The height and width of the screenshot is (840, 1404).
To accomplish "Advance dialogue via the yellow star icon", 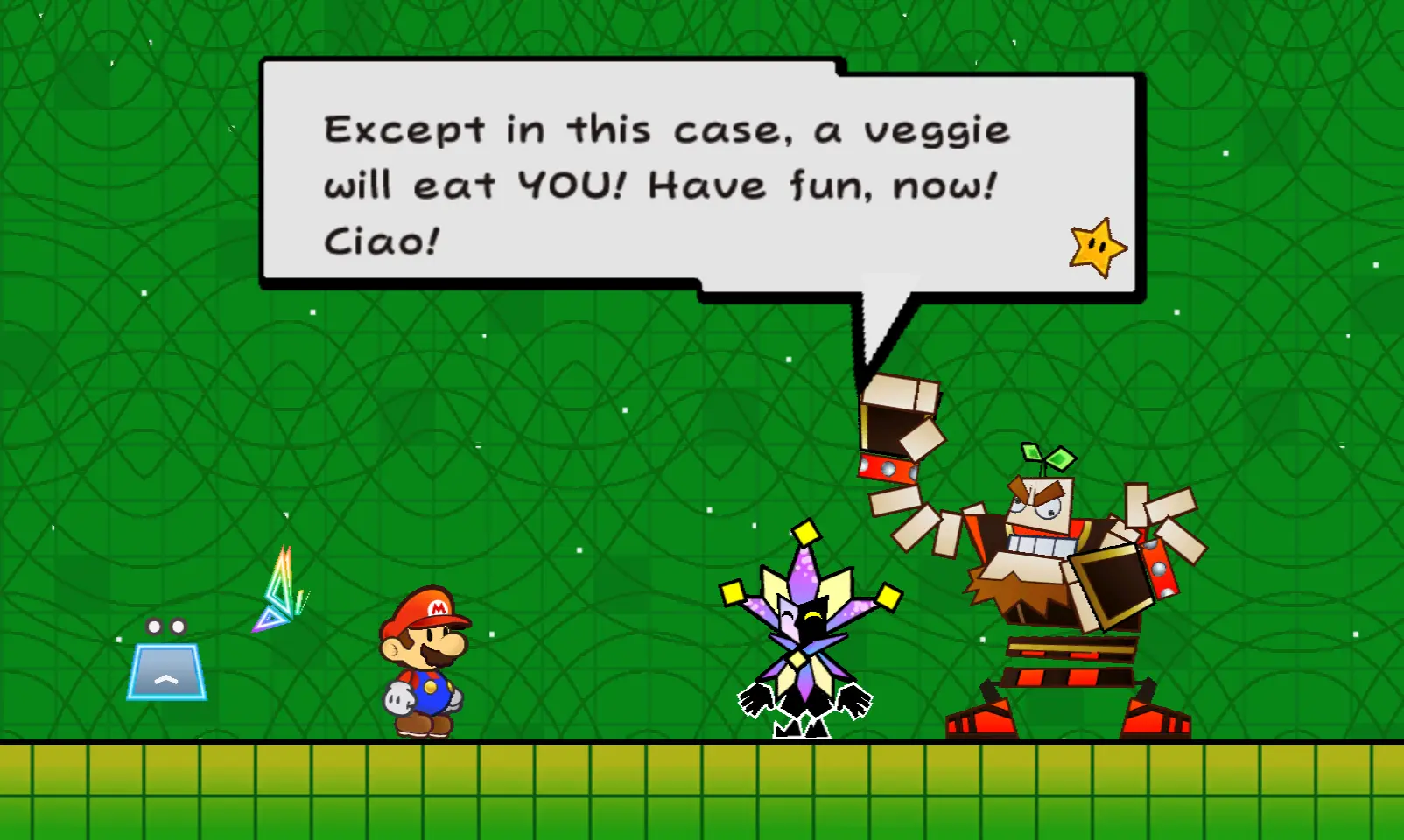I will [x=1098, y=248].
